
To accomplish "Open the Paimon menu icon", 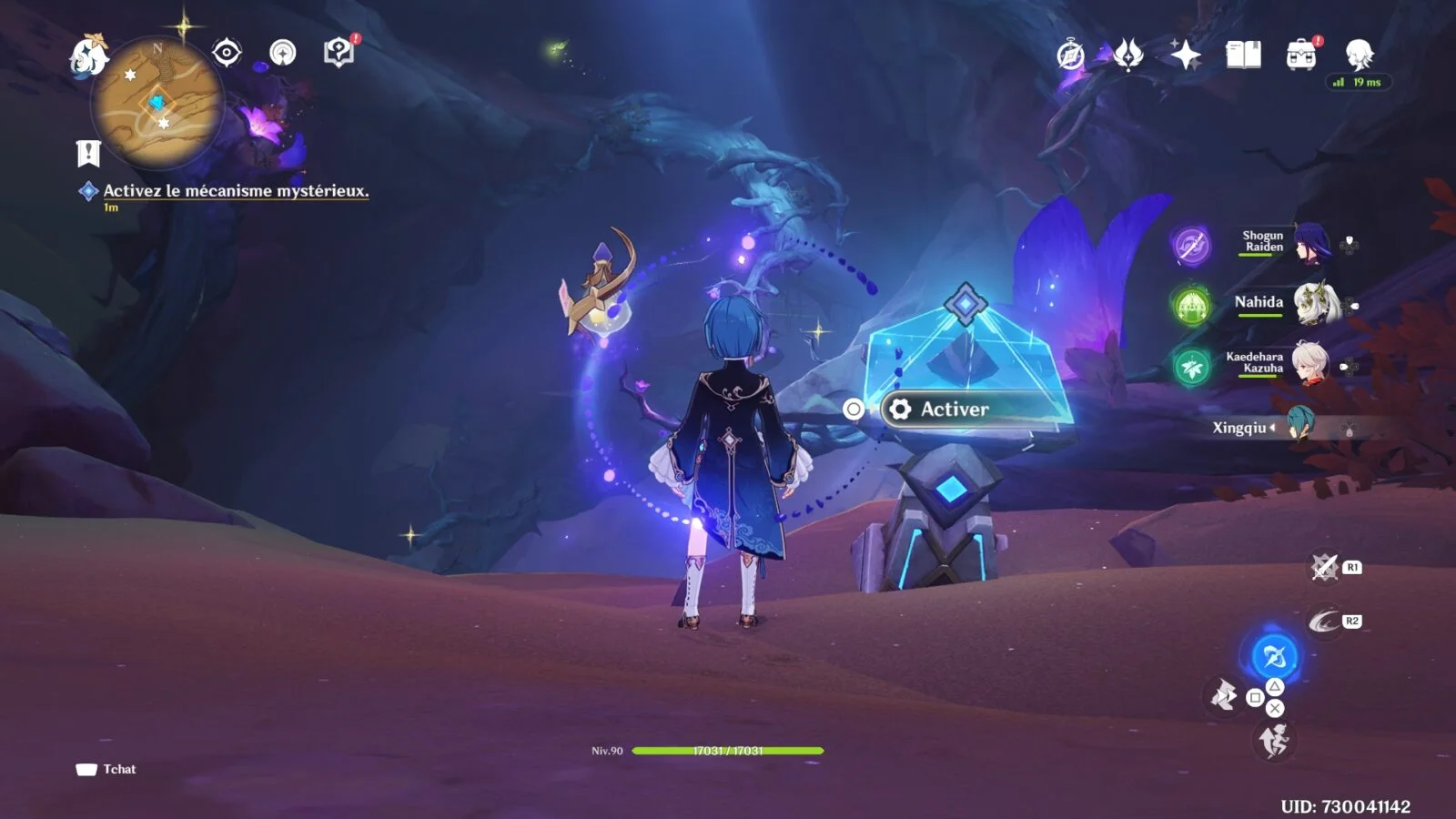I will tap(88, 55).
